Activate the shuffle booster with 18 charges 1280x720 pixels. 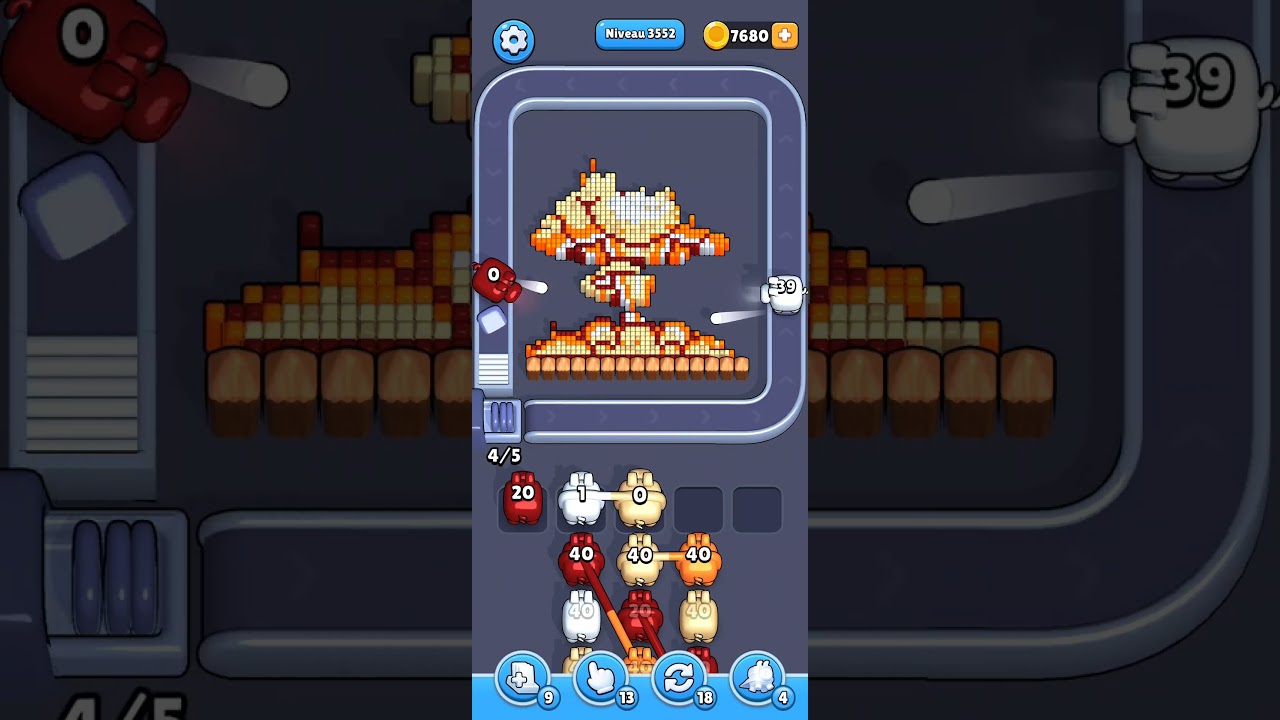(679, 679)
